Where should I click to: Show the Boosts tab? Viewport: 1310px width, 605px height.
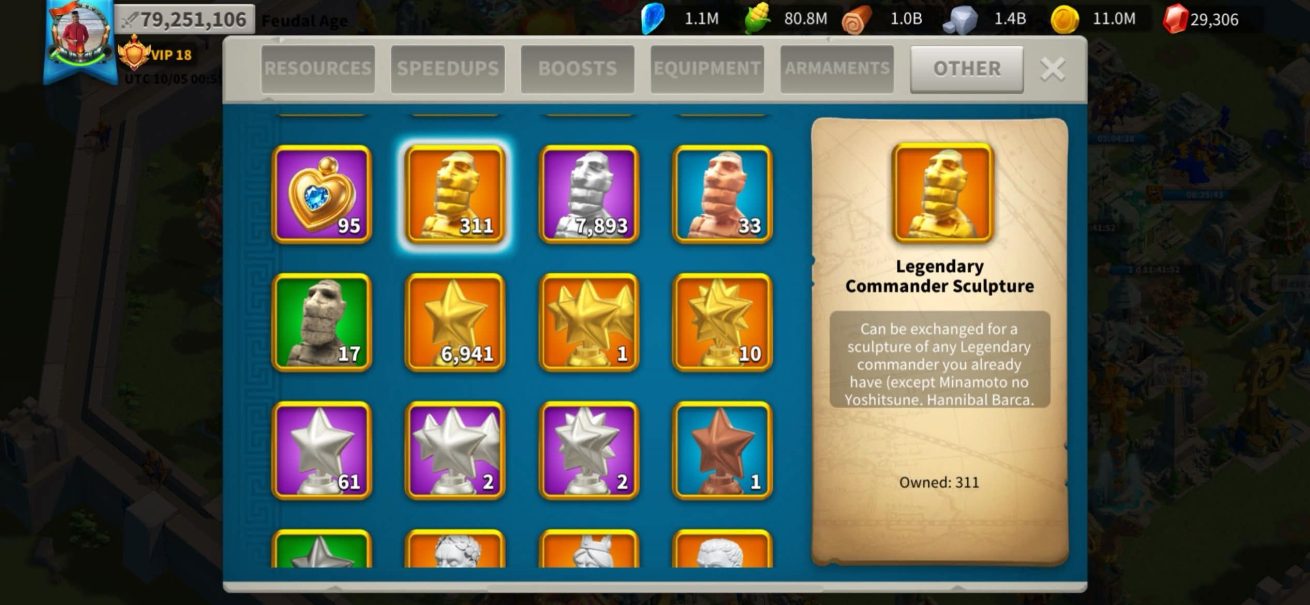577,69
